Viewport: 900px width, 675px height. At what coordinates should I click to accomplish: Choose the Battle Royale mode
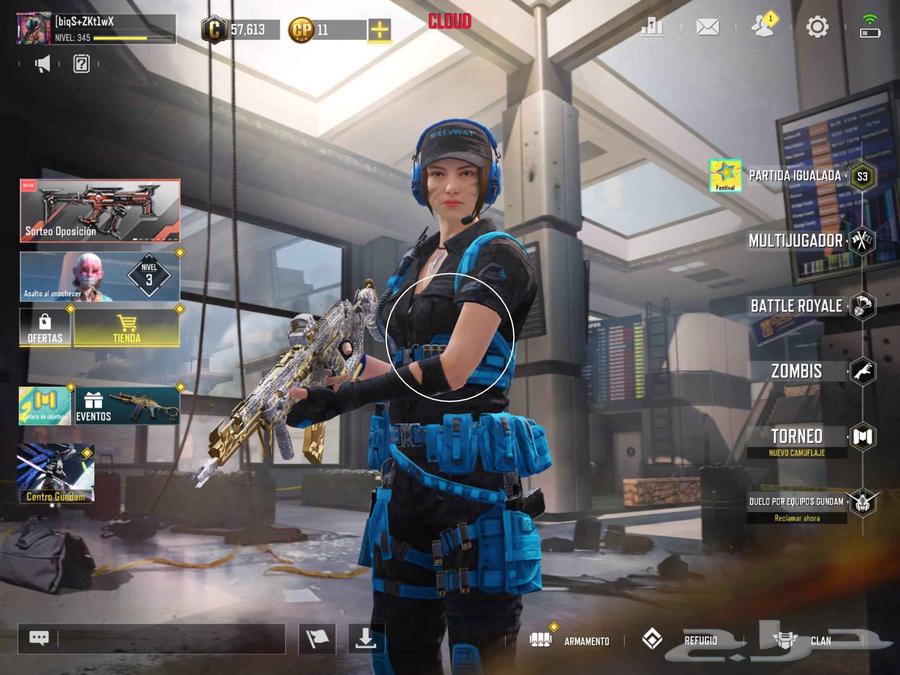click(798, 305)
